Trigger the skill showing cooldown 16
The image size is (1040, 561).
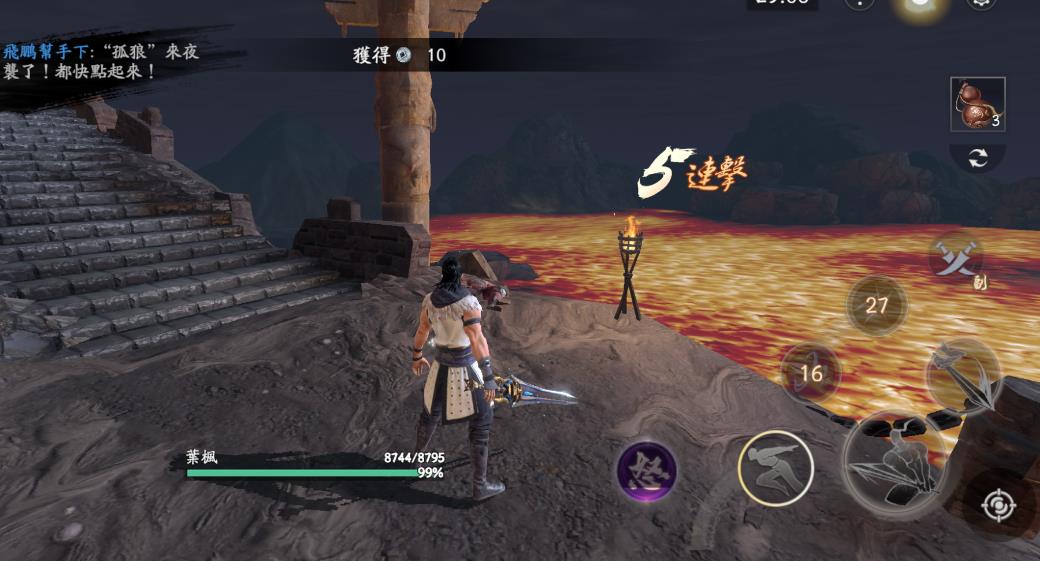click(x=810, y=373)
